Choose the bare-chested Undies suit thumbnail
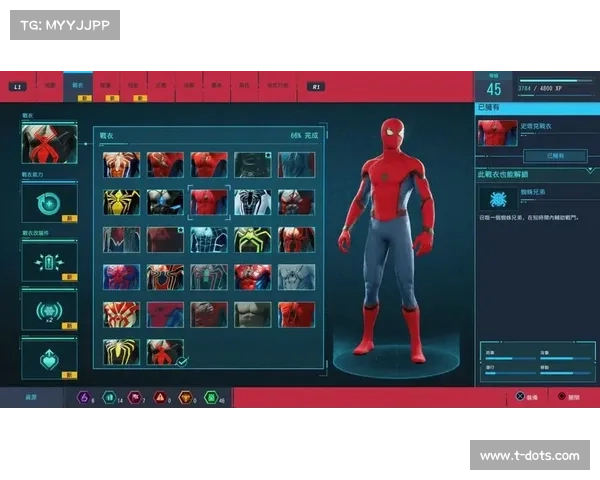 pyautogui.click(x=253, y=314)
